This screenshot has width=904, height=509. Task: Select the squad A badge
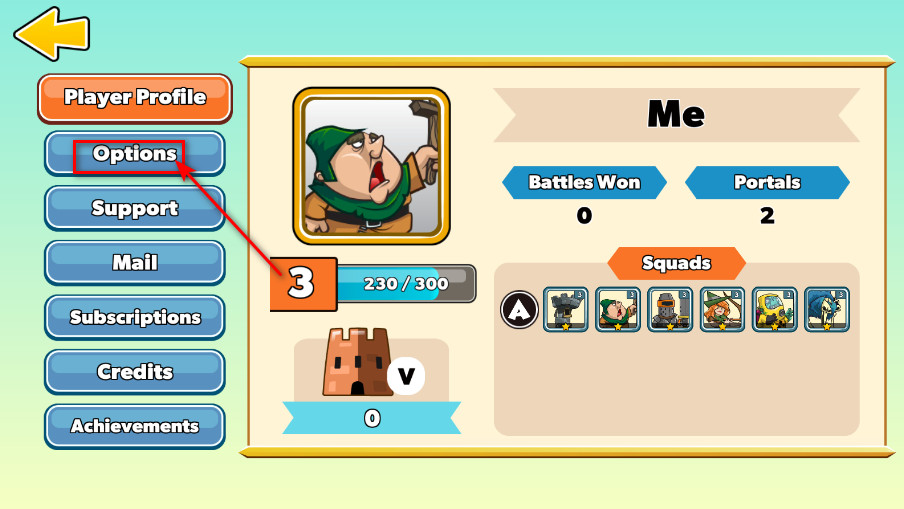518,310
